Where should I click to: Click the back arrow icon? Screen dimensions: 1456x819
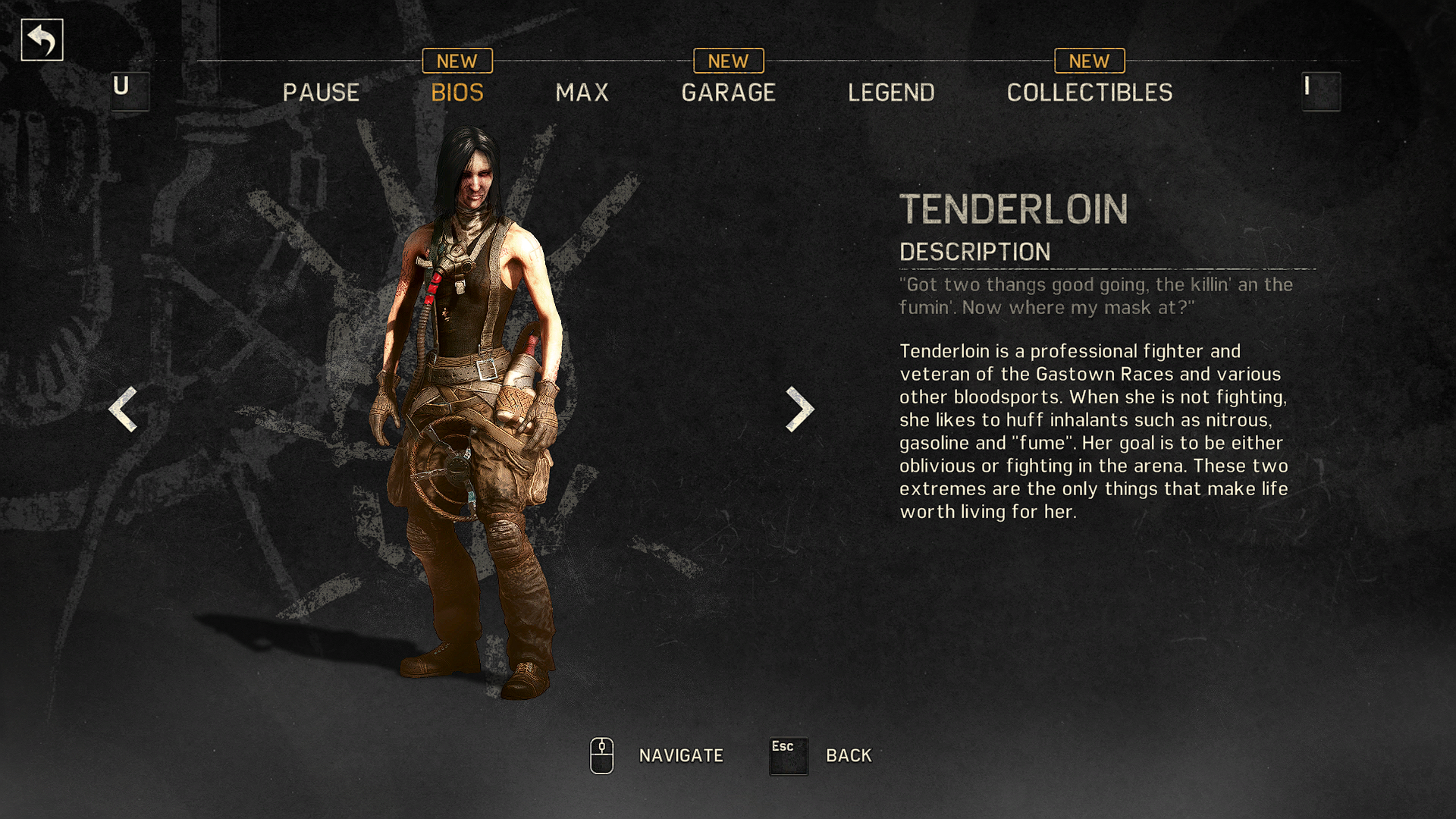click(x=42, y=40)
